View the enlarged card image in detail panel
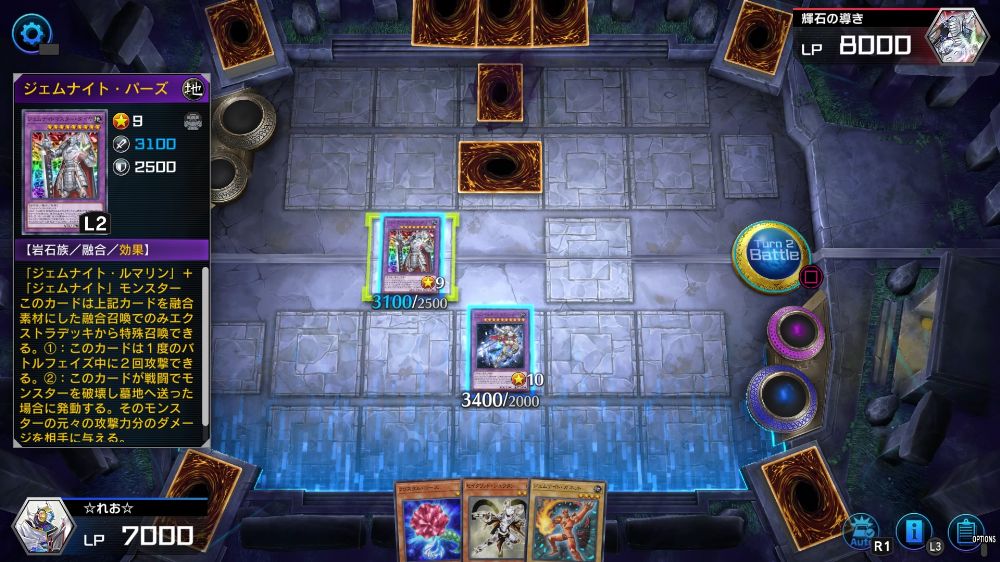Screen dimensions: 1000x562 [x=64, y=171]
